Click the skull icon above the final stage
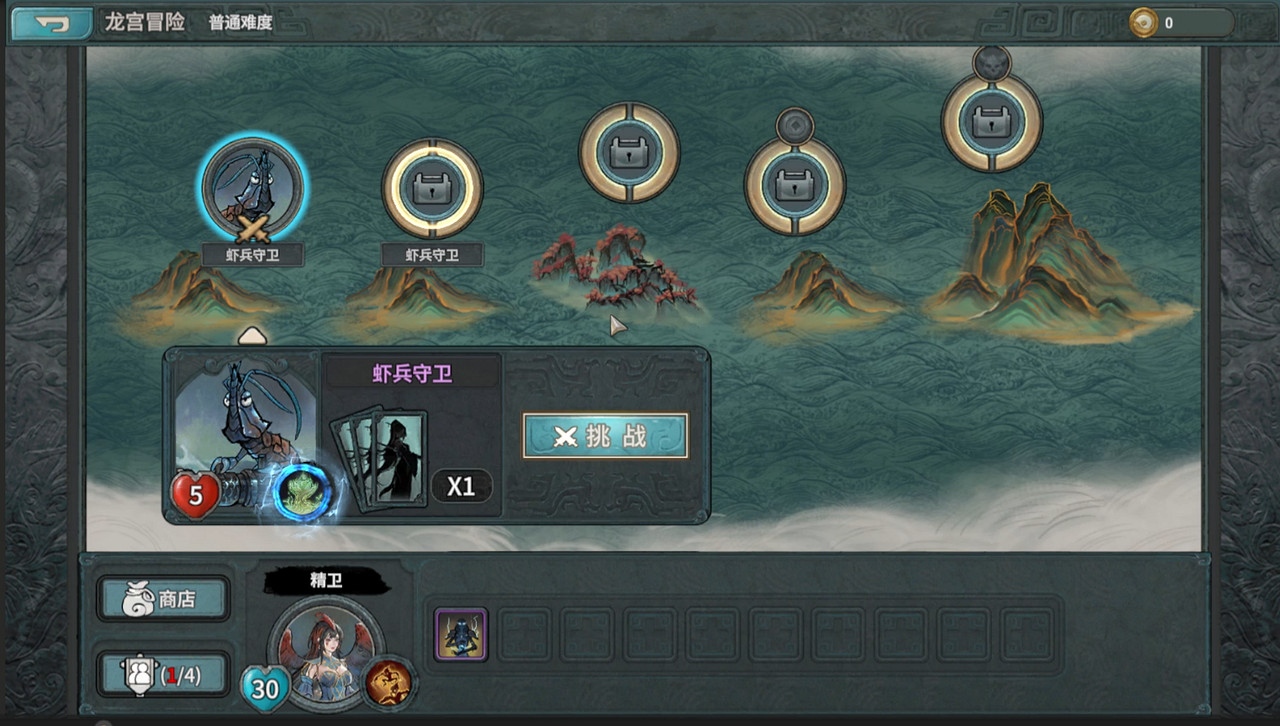This screenshot has height=726, width=1280. click(991, 62)
